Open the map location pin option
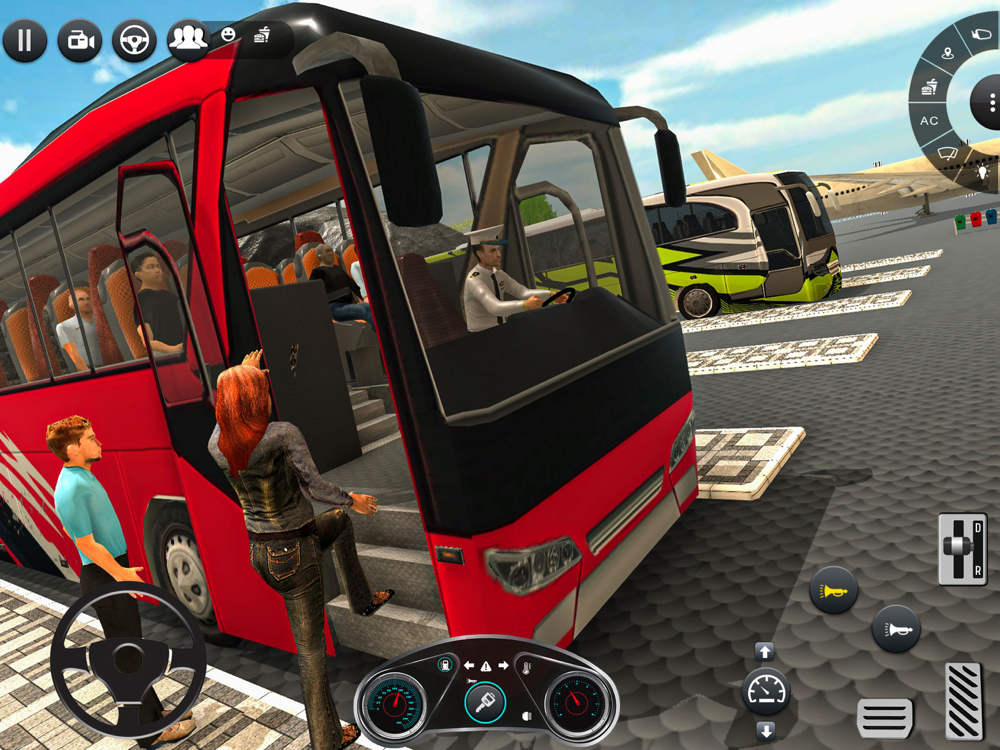This screenshot has width=1000, height=750. (948, 53)
